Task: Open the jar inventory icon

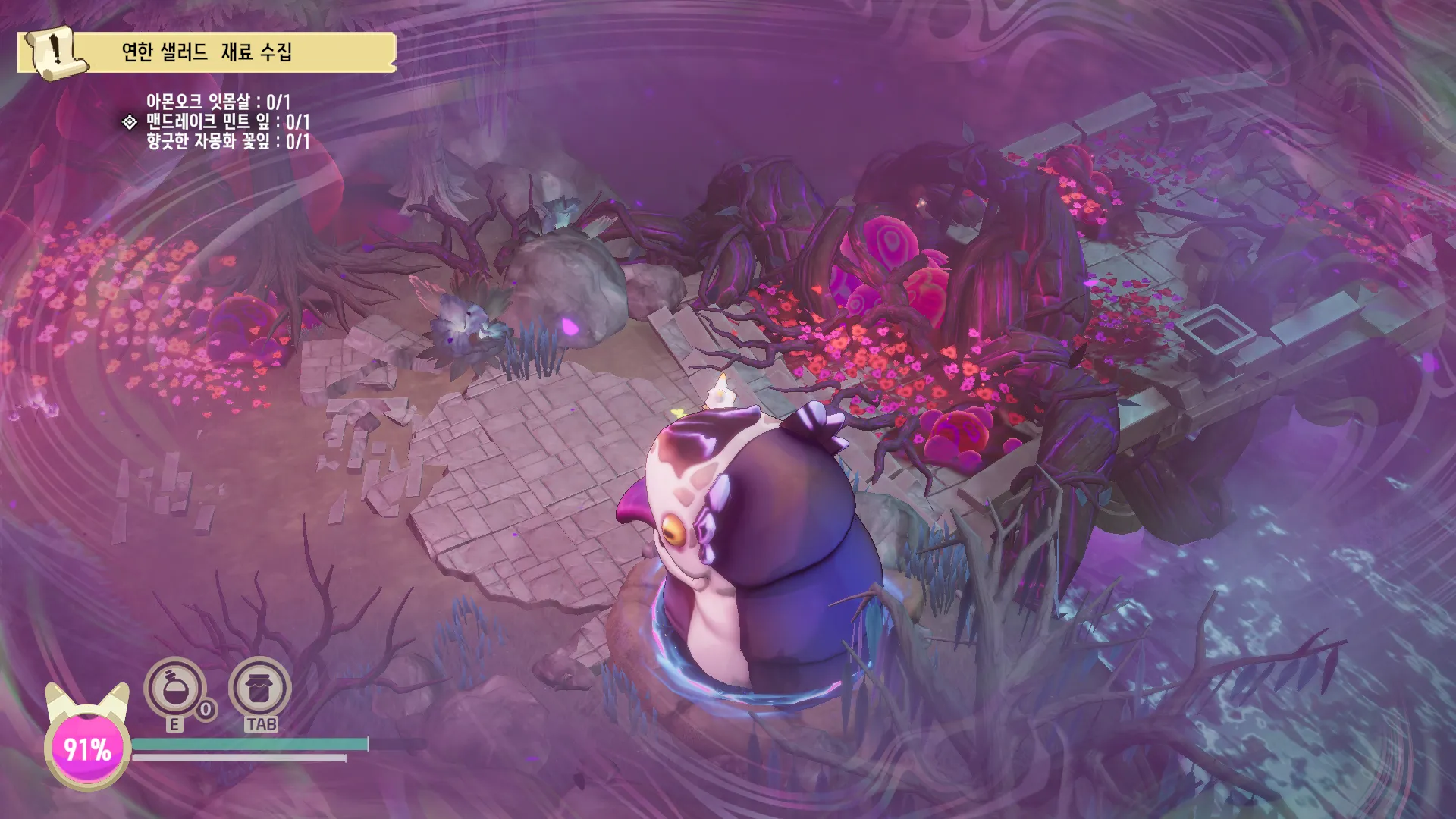Action: (x=260, y=689)
